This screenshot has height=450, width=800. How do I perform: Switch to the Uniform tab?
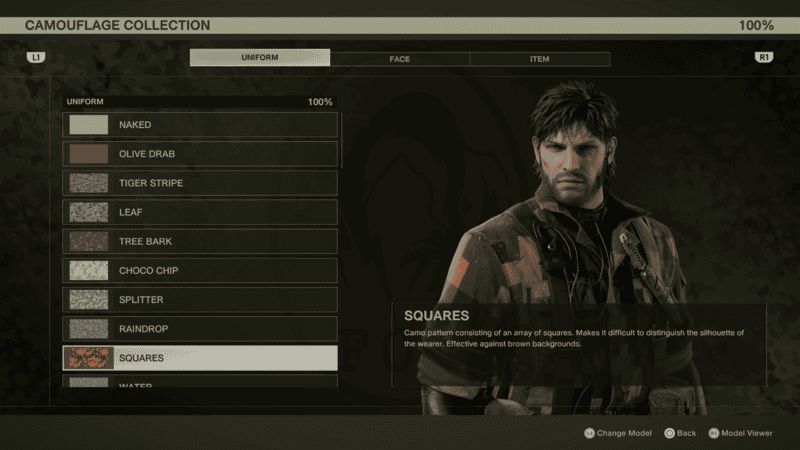point(260,58)
